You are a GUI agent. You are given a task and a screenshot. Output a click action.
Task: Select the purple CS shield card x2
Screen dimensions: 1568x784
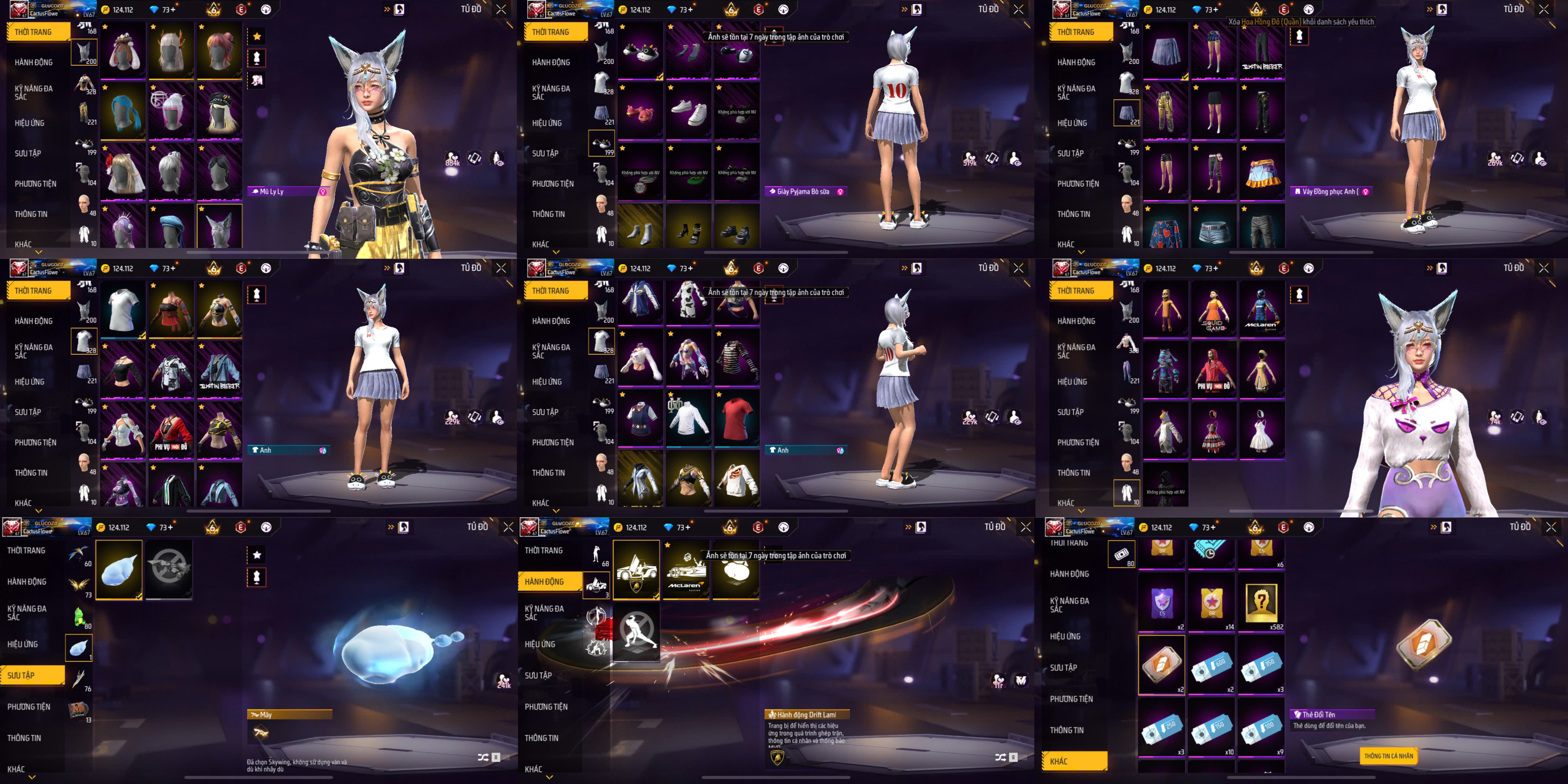(x=1161, y=603)
